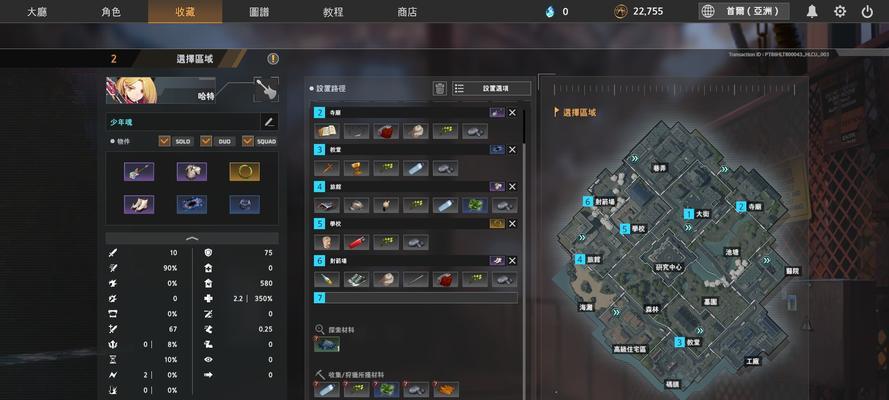This screenshot has width=889, height=400.
Task: Toggle the SOLO mode checkbox
Action: [x=165, y=141]
